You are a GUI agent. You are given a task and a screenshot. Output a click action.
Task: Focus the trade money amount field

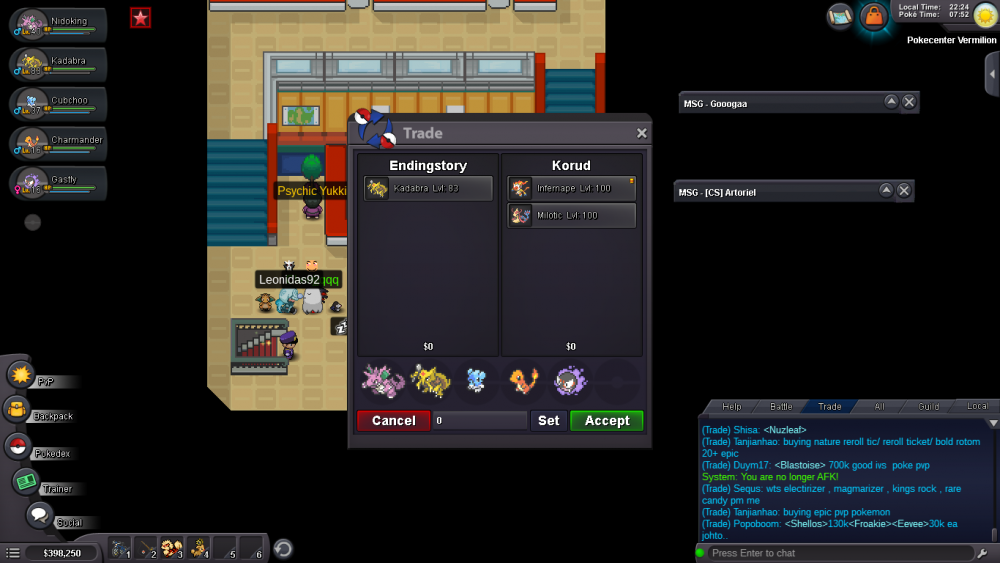coord(480,421)
